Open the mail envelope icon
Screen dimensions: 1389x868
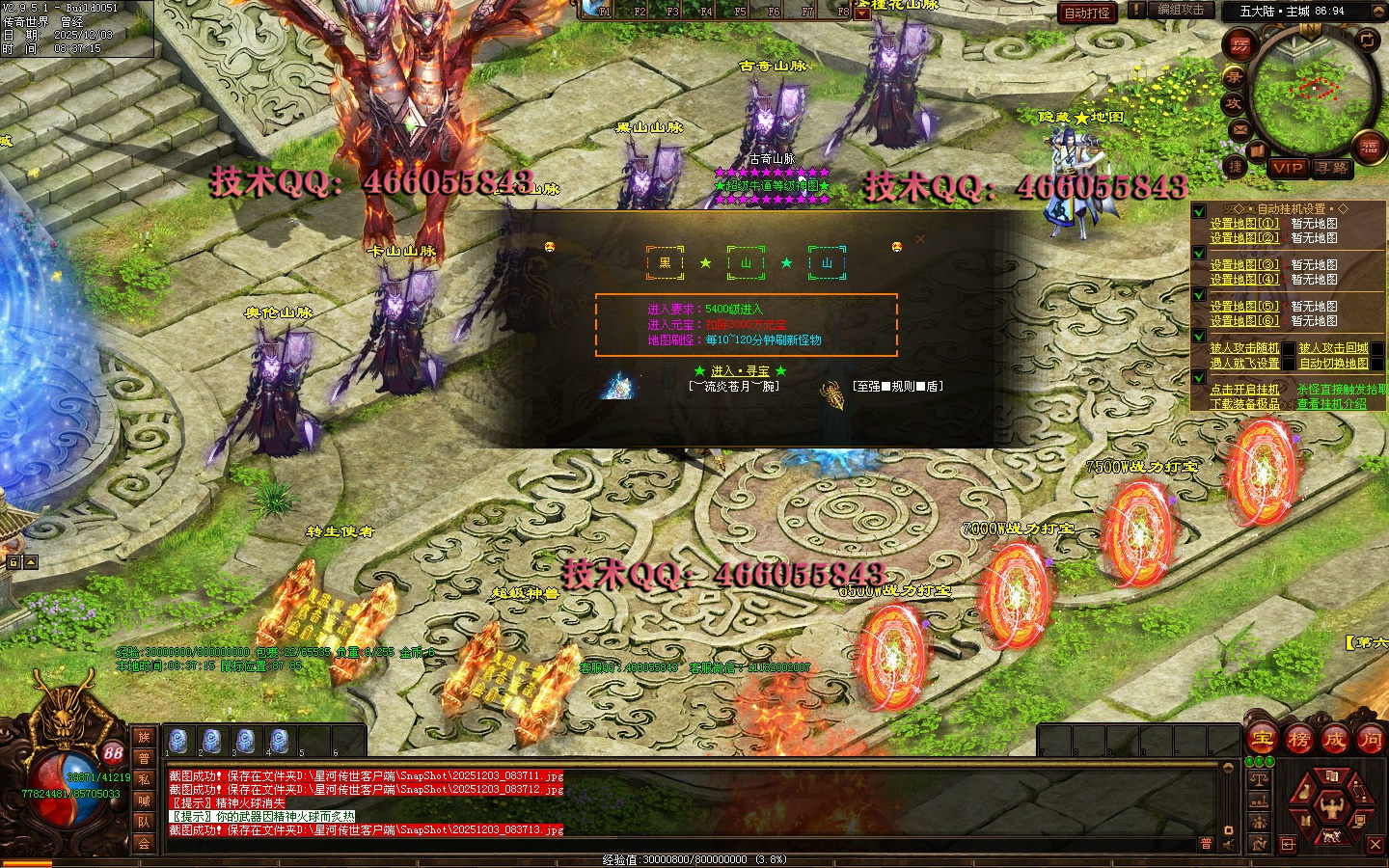pyautogui.click(x=1240, y=129)
